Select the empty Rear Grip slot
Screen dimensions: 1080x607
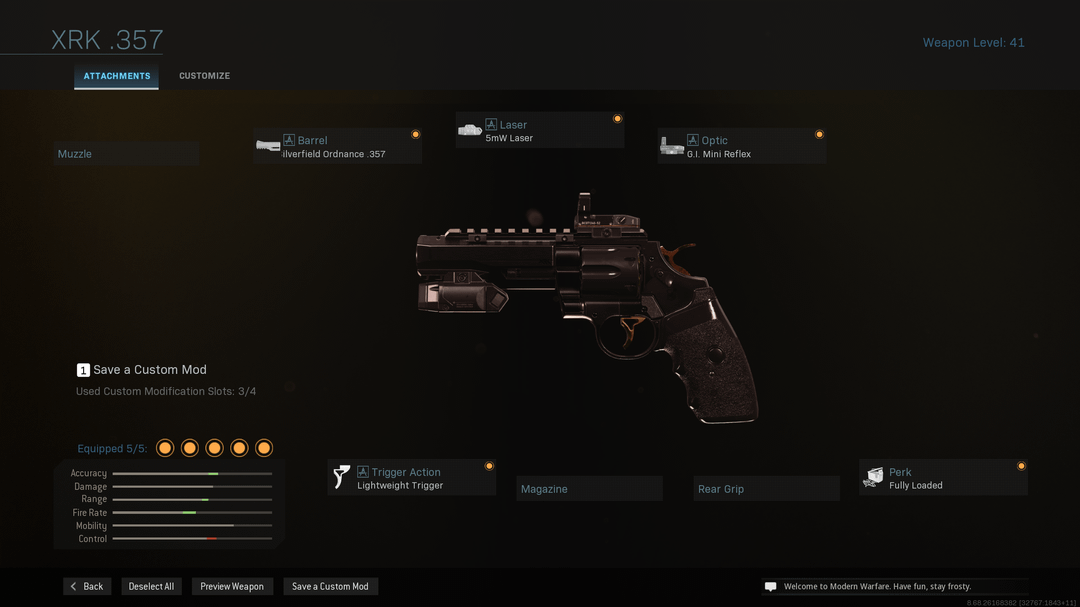point(767,489)
